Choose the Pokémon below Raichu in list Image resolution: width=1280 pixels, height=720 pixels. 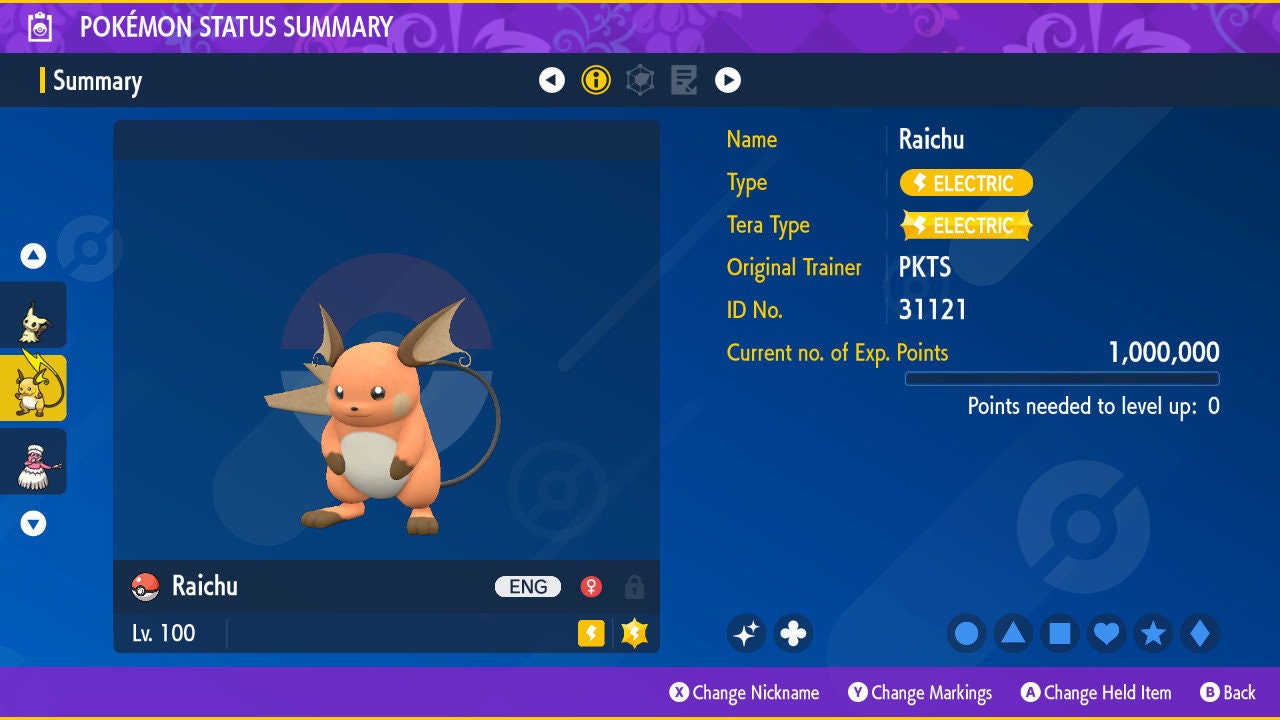pos(33,461)
